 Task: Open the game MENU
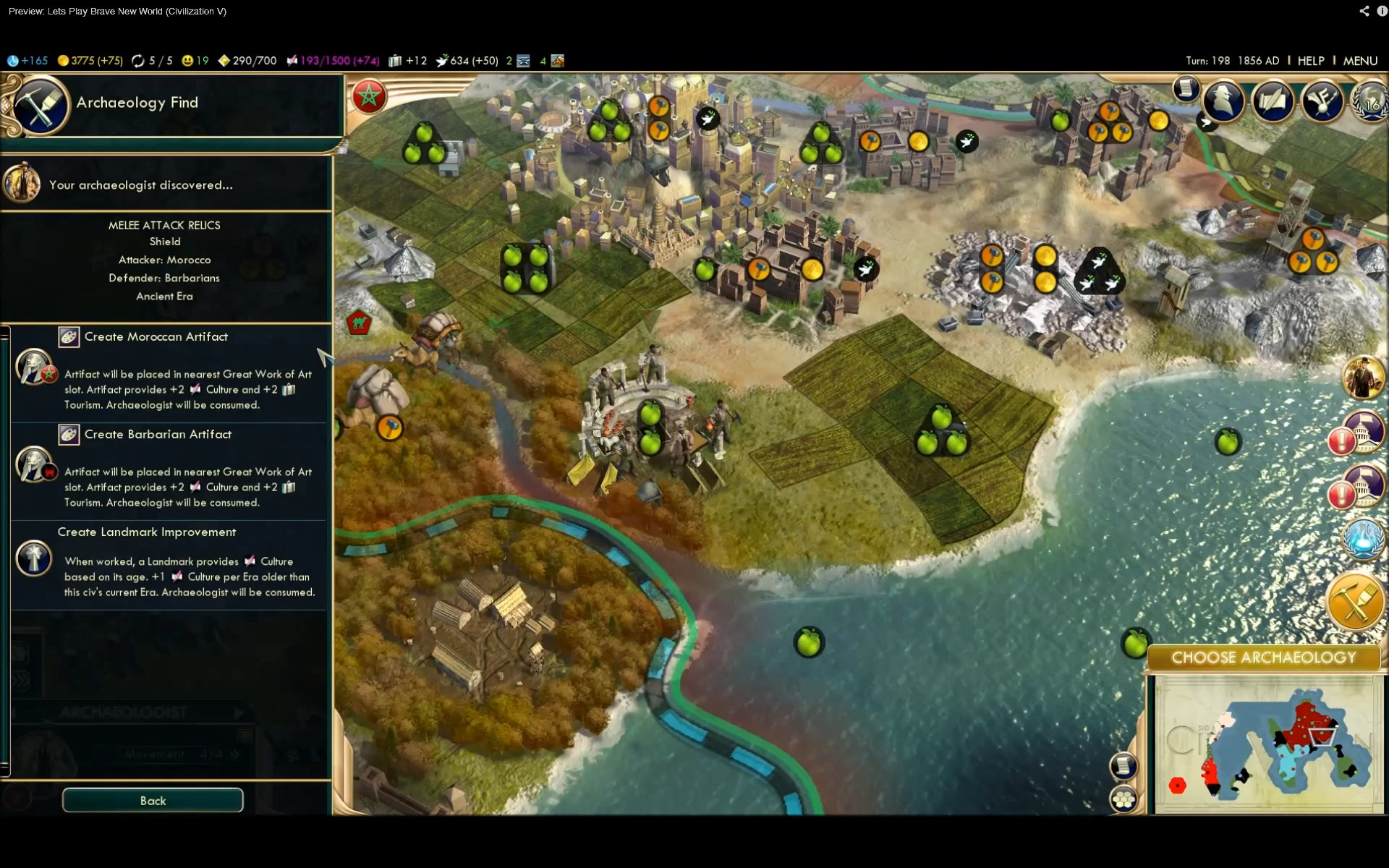[x=1360, y=61]
